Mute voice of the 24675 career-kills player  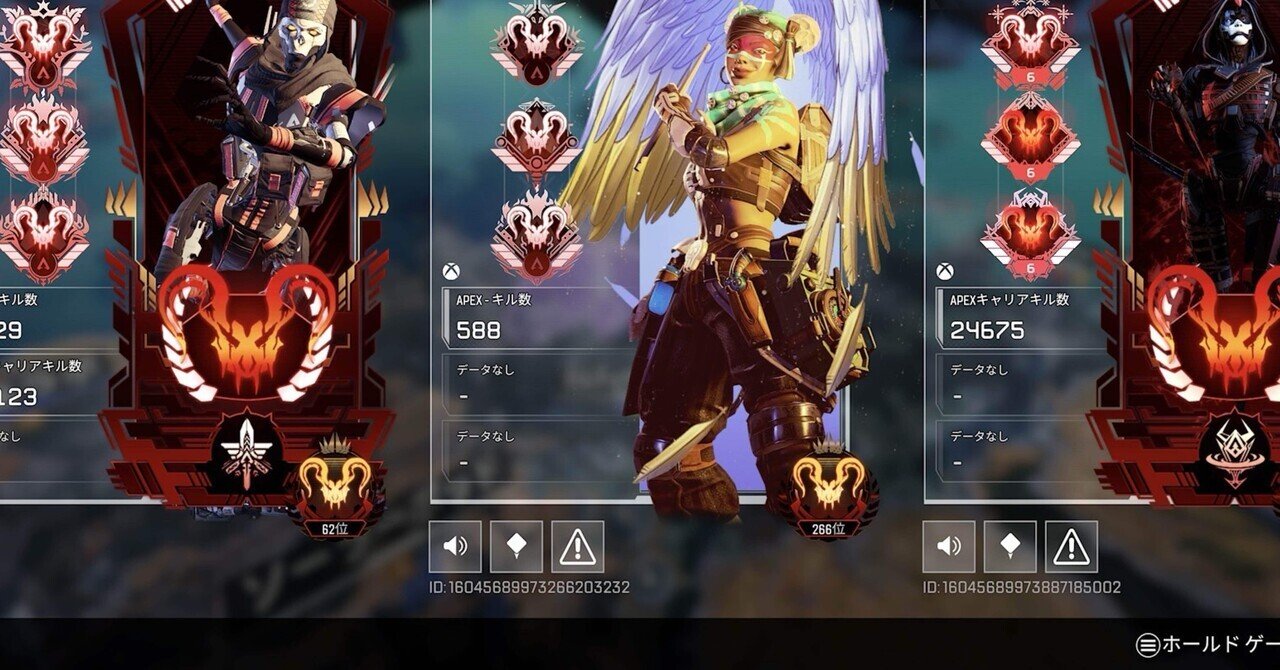pos(948,547)
